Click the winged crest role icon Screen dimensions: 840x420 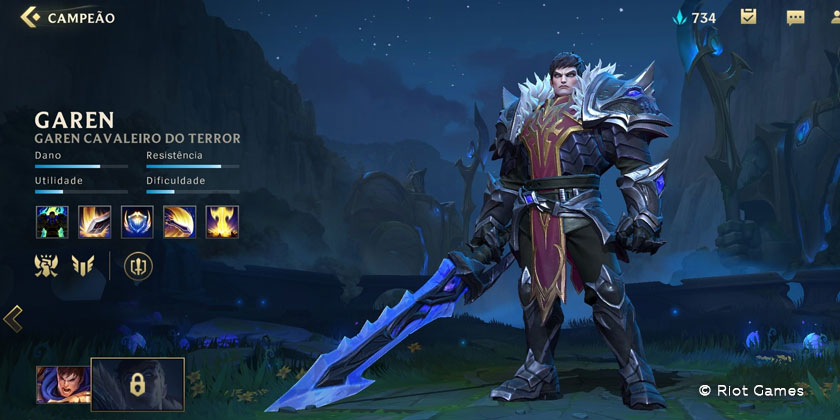pos(46,266)
